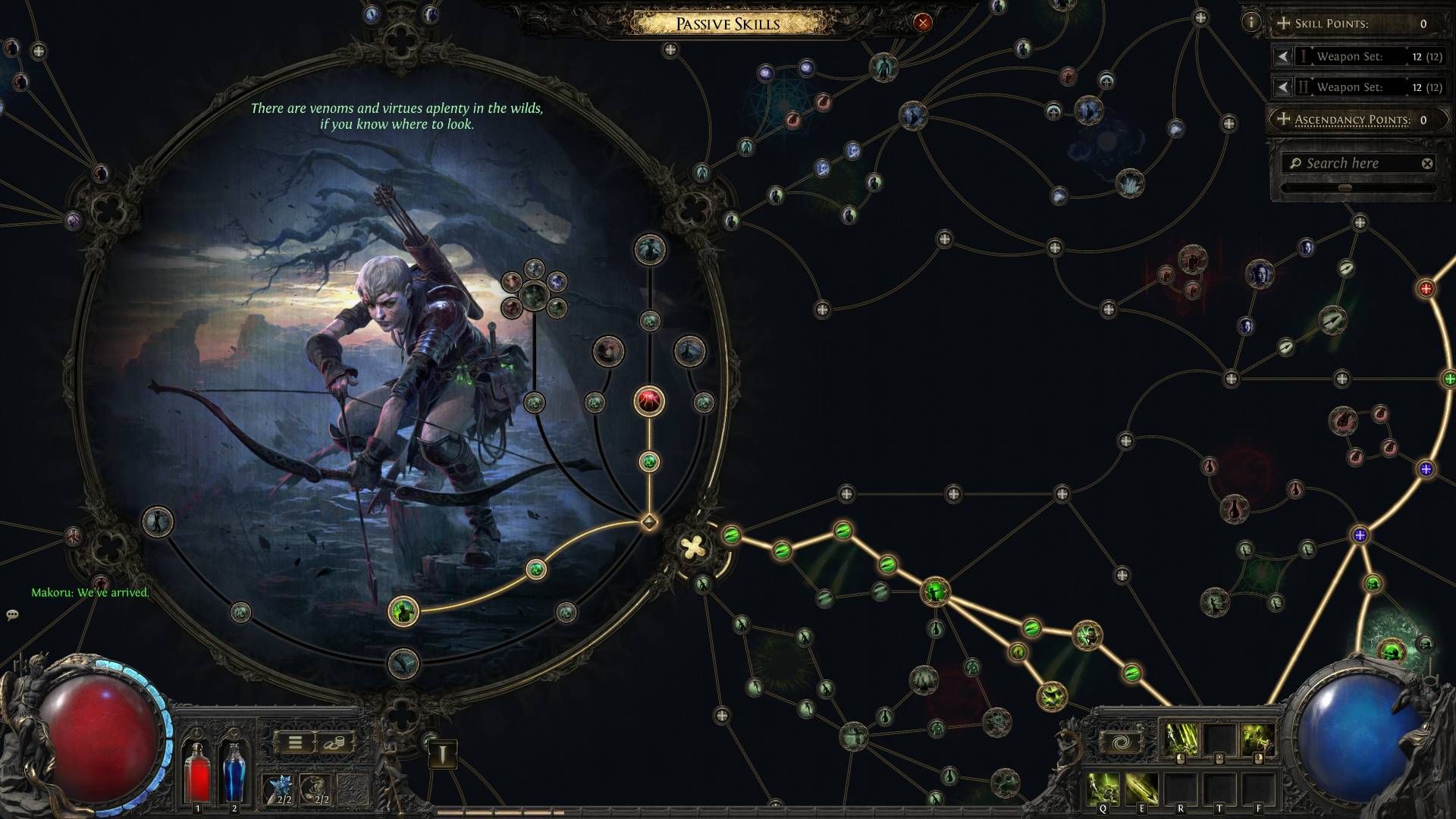The image size is (1456, 819).
Task: Use the blue mana flask
Action: 234,770
